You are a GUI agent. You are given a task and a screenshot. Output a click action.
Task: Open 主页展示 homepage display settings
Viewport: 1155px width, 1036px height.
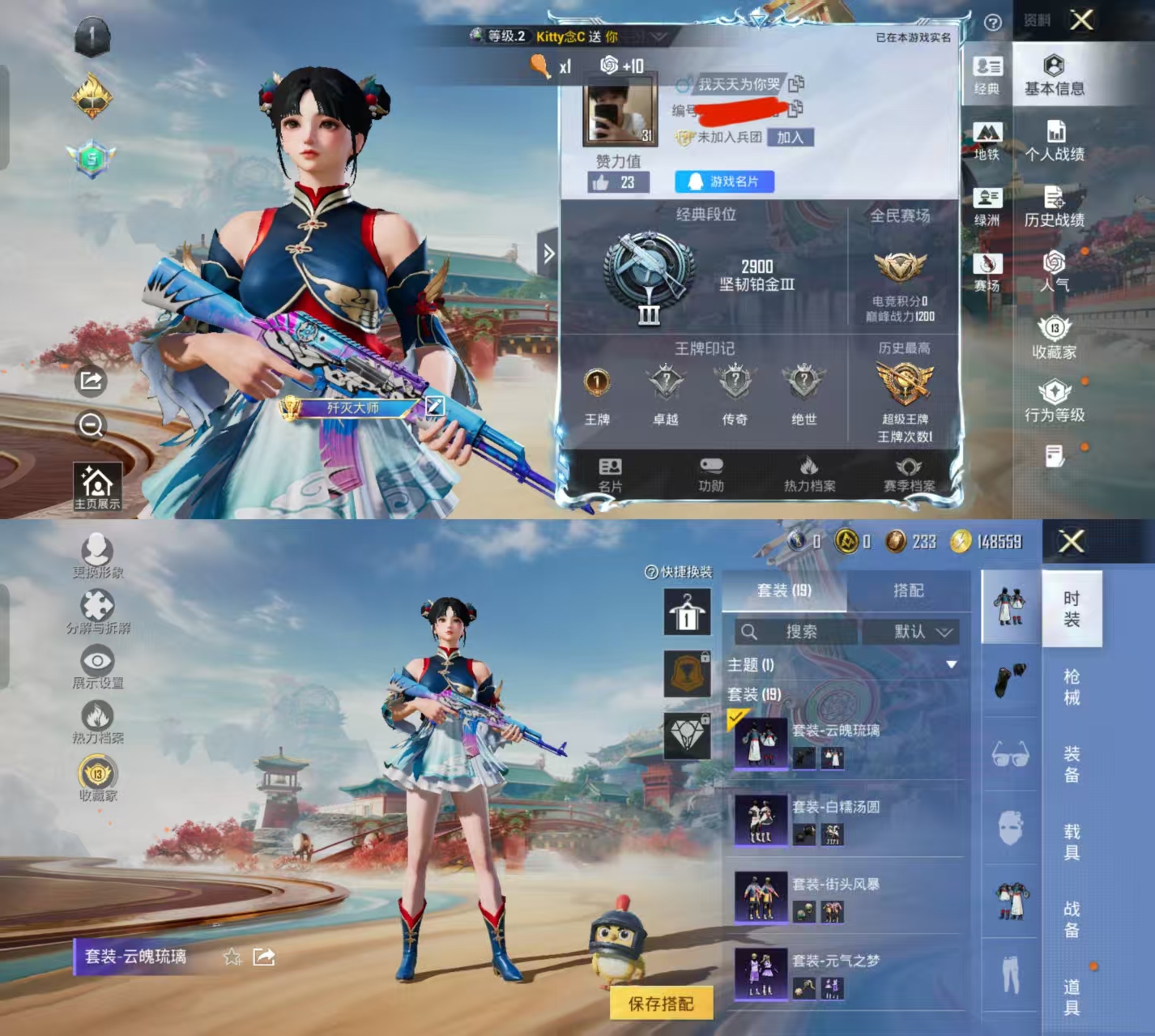(97, 487)
